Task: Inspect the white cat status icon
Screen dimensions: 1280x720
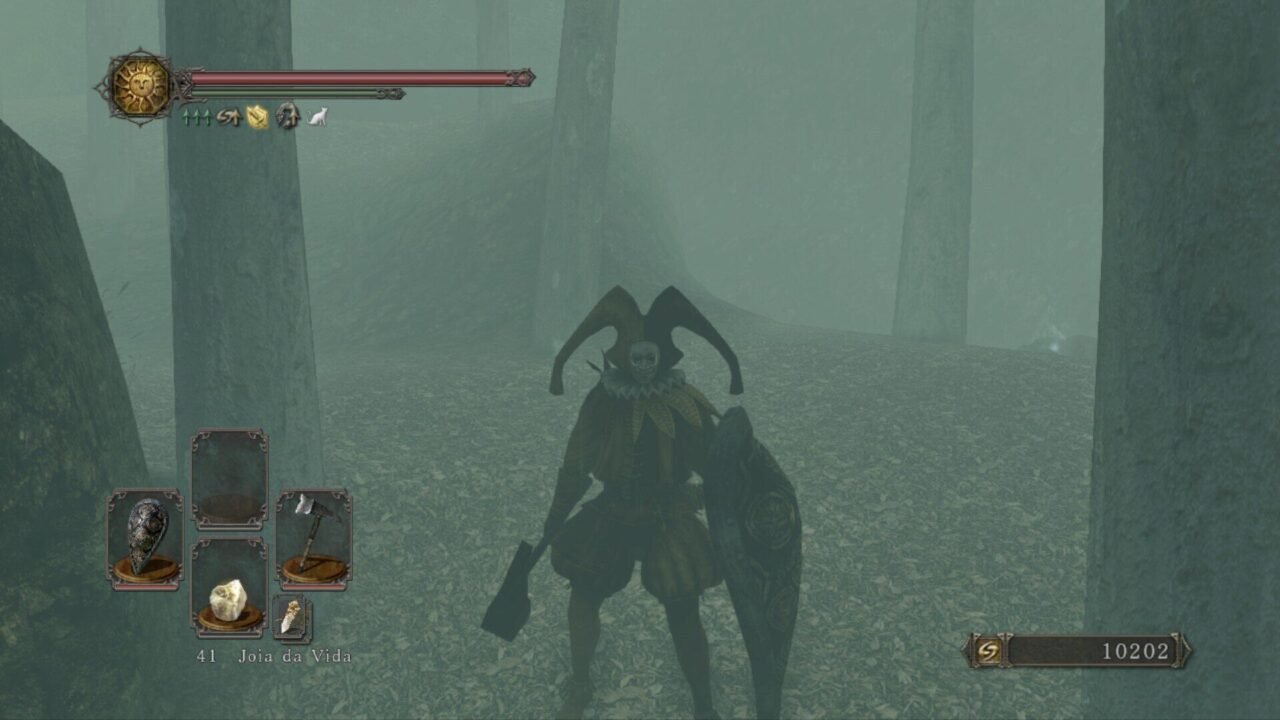Action: 317,118
